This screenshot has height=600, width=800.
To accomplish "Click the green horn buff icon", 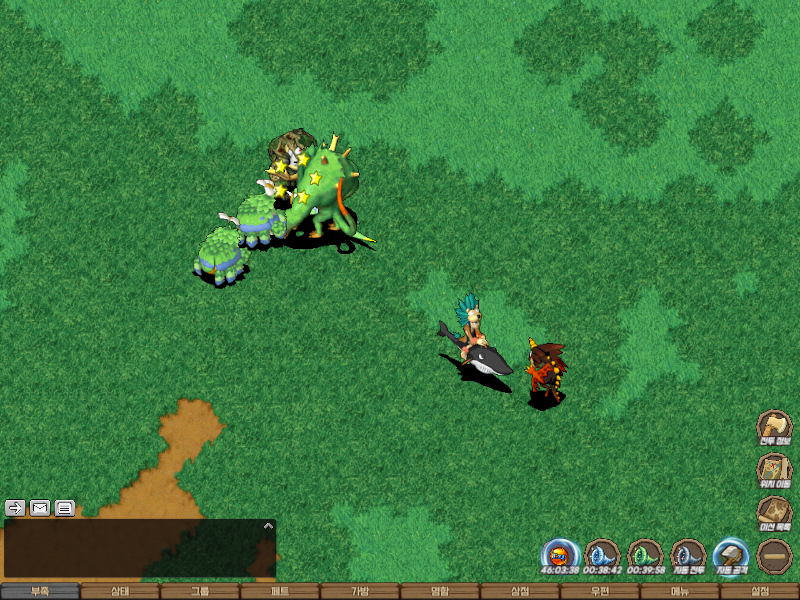I will pos(645,556).
